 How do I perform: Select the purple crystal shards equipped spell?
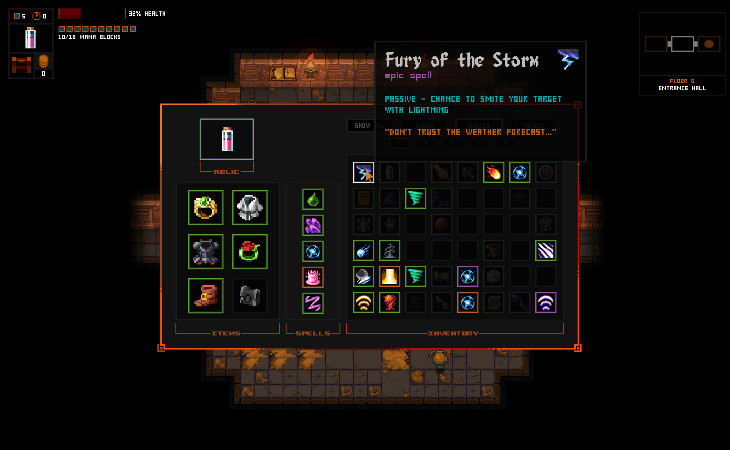(313, 225)
